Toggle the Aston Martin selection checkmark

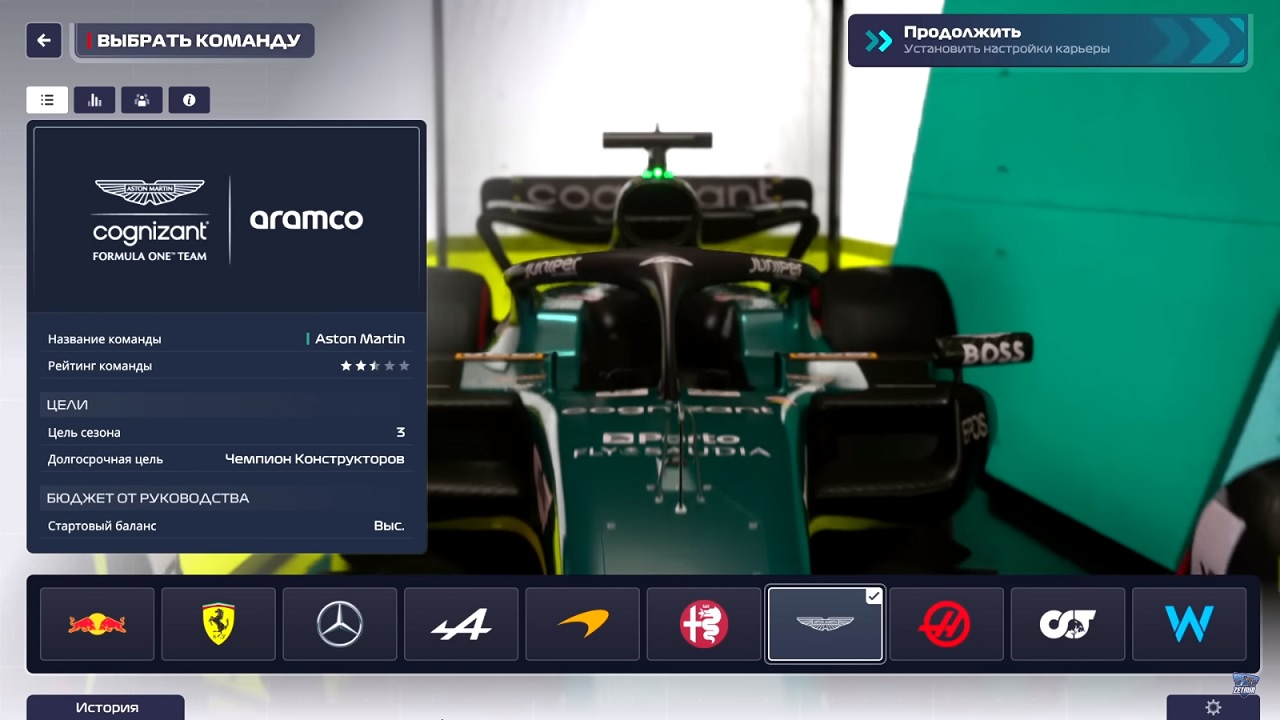[x=872, y=595]
